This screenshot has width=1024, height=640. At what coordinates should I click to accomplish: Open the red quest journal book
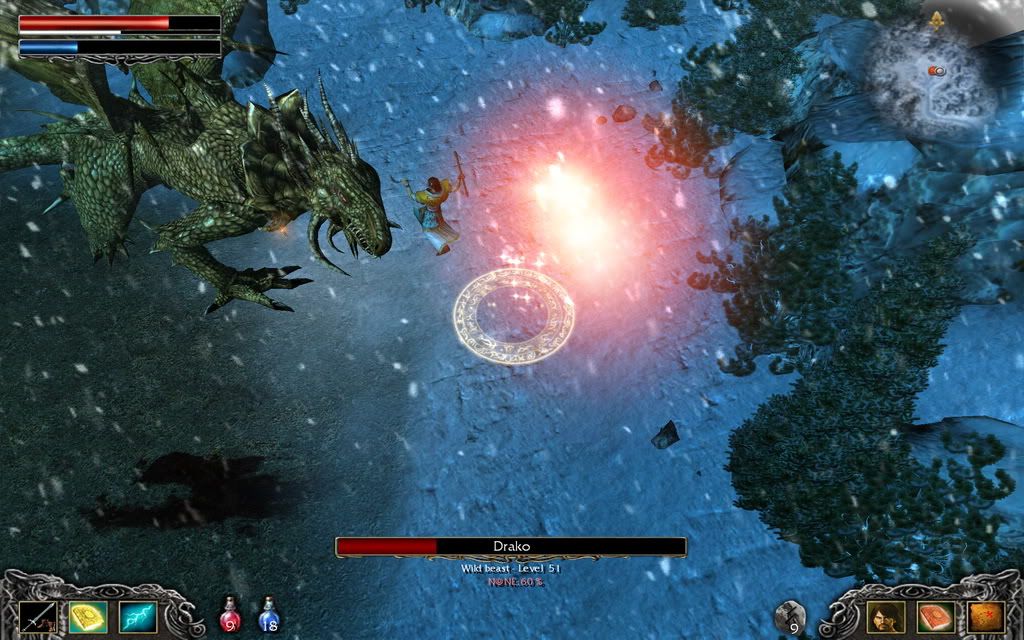pos(935,616)
